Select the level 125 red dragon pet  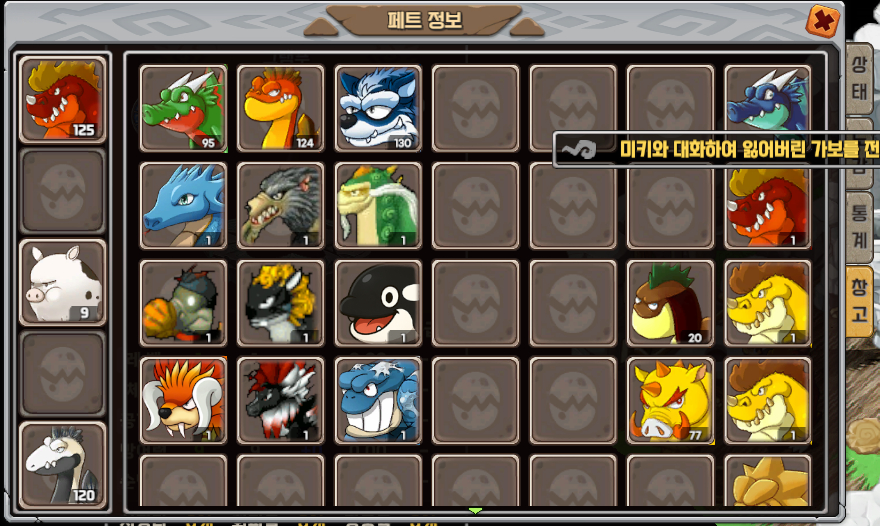[x=63, y=99]
